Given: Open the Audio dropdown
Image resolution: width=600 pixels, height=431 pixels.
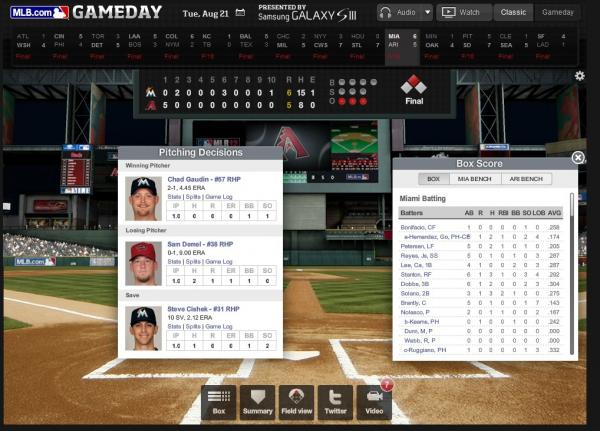Looking at the screenshot, I should click(405, 13).
